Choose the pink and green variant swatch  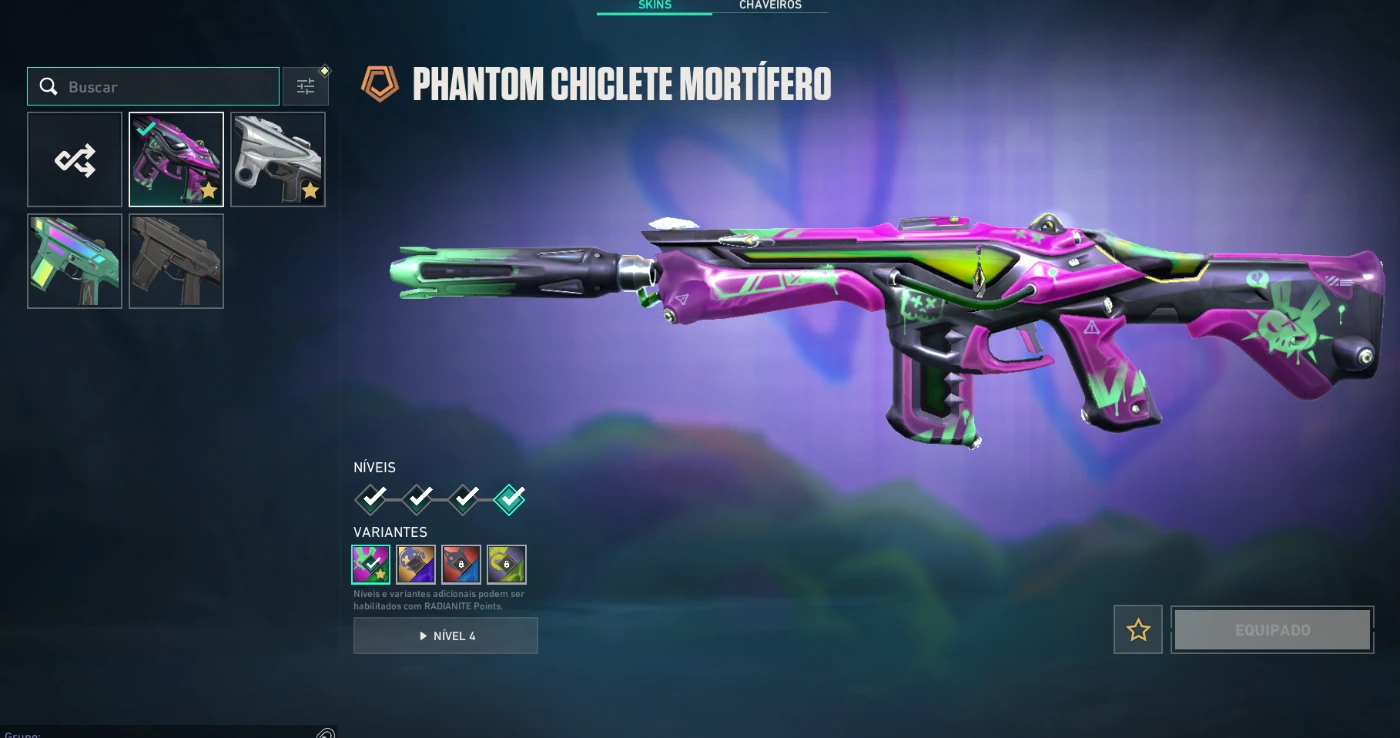coord(371,565)
